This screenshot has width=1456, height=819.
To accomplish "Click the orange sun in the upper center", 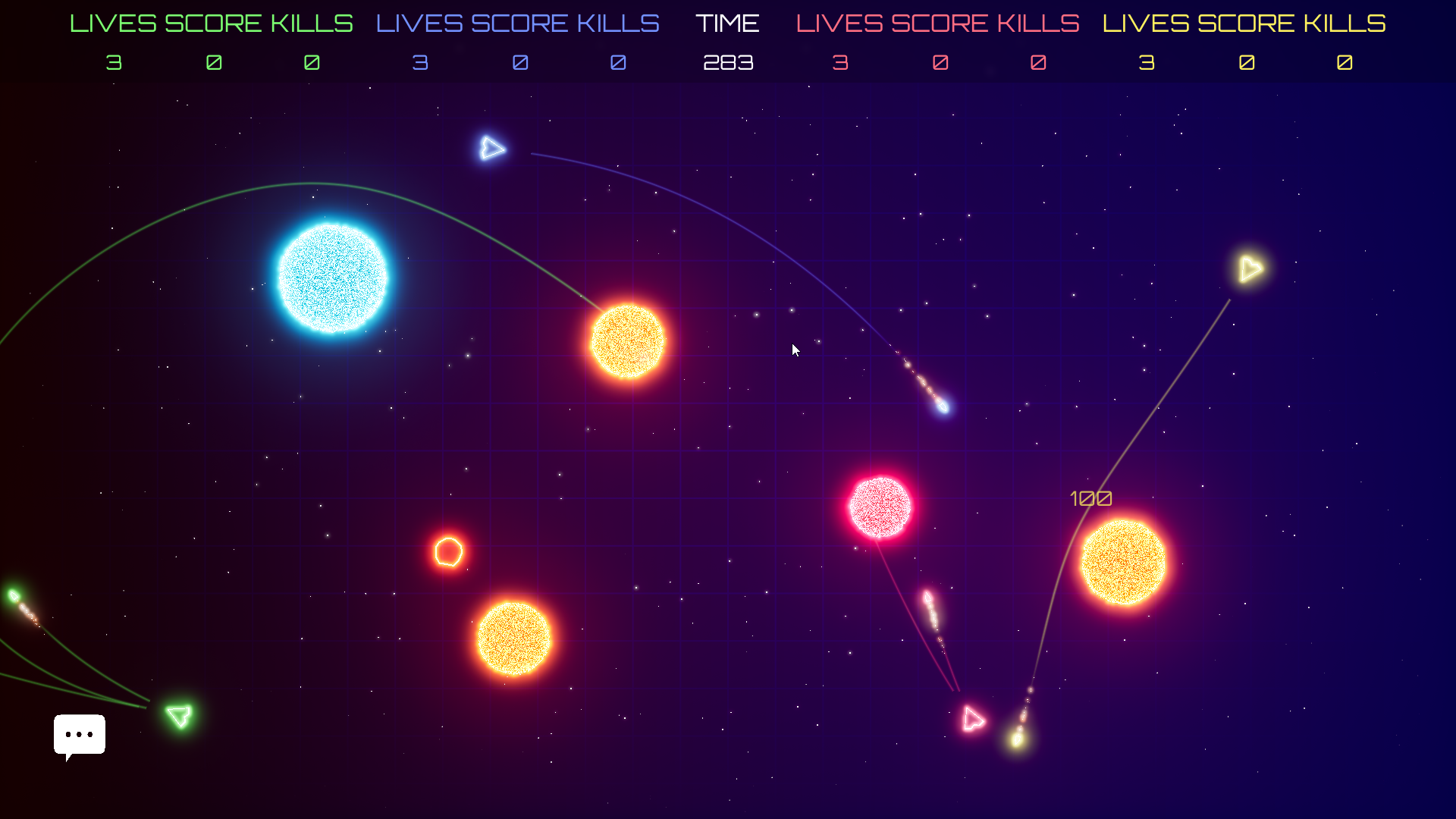I will click(627, 341).
